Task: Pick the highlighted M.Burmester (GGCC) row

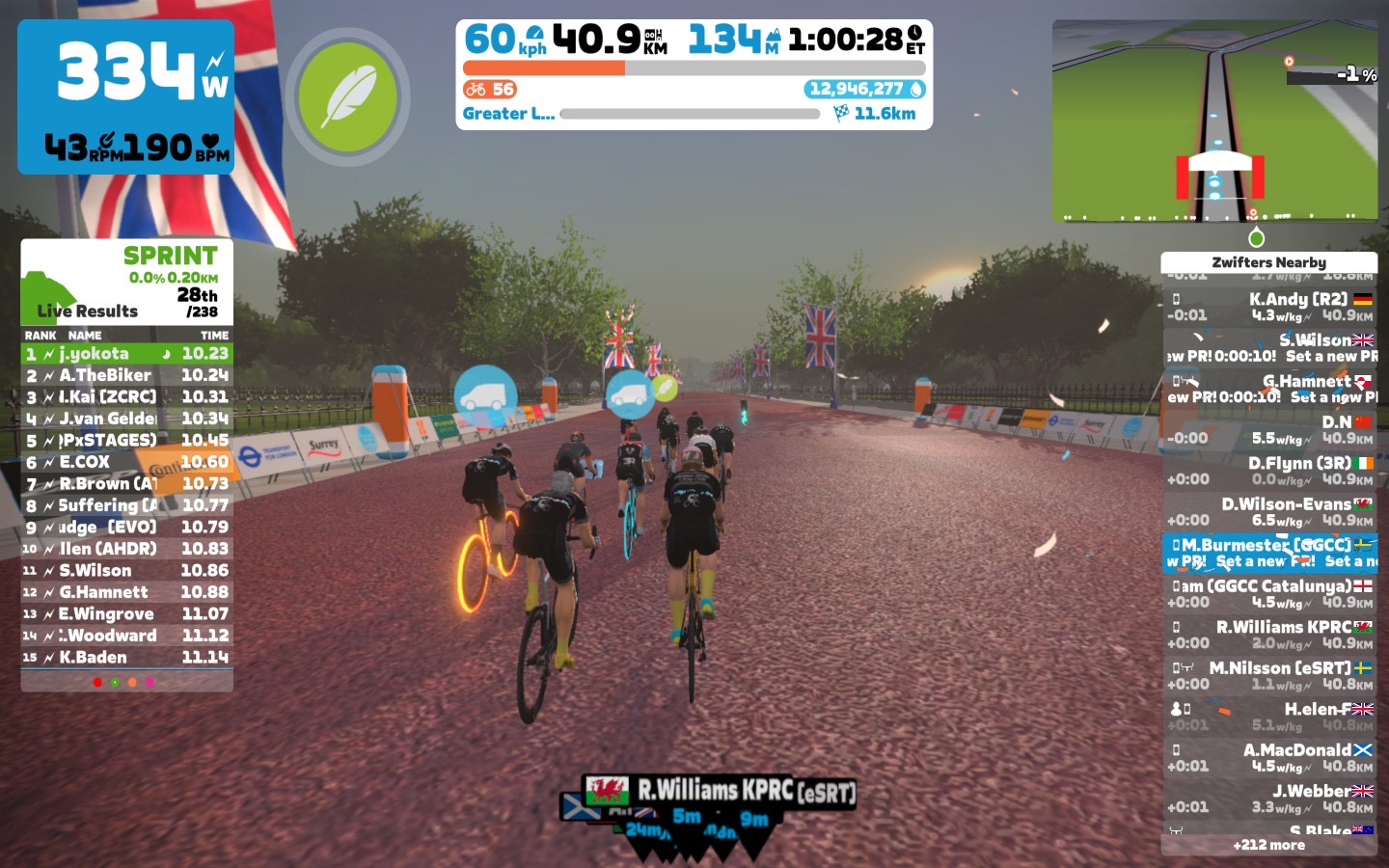Action: (x=1268, y=553)
